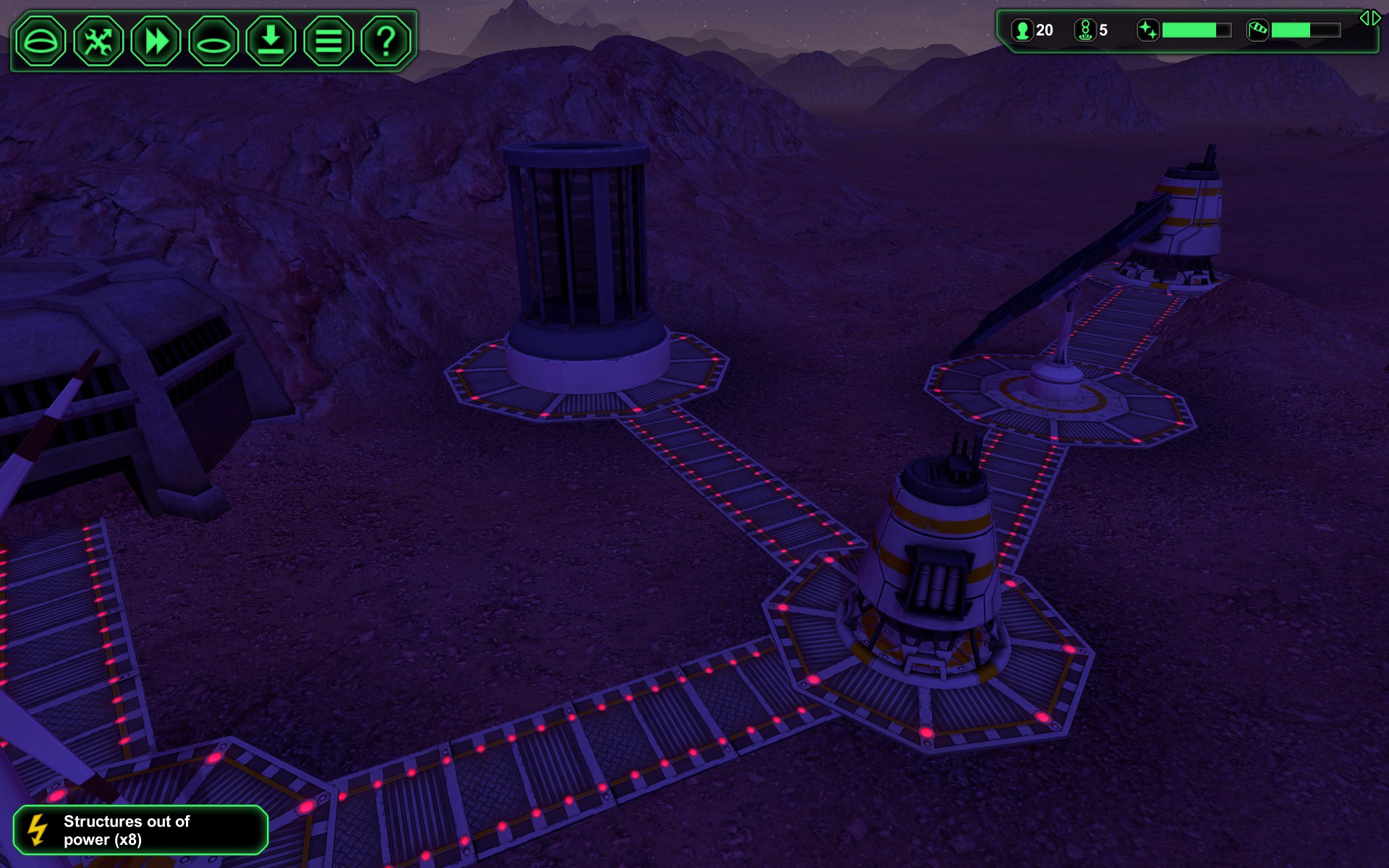Click the download arrow button
1389x868 pixels.
(x=271, y=41)
